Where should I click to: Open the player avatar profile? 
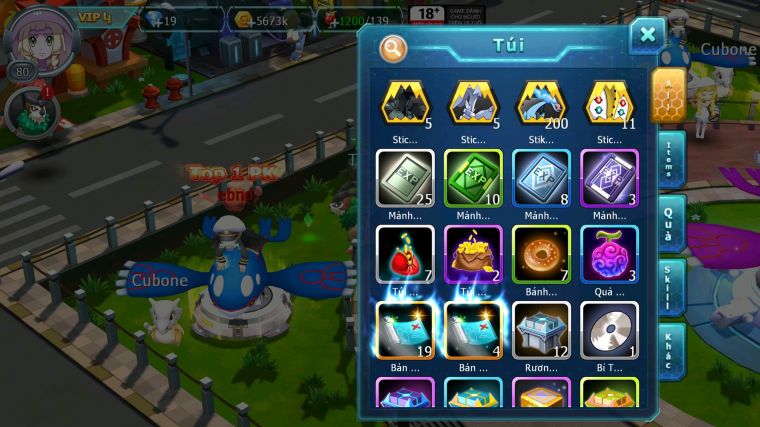pos(33,36)
